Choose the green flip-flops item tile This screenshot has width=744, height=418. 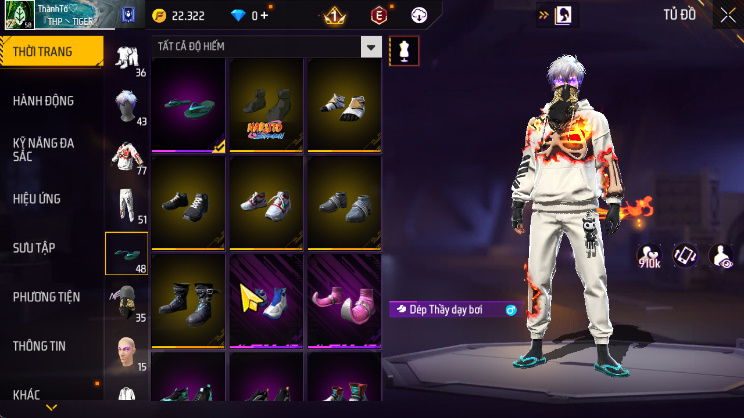point(188,103)
